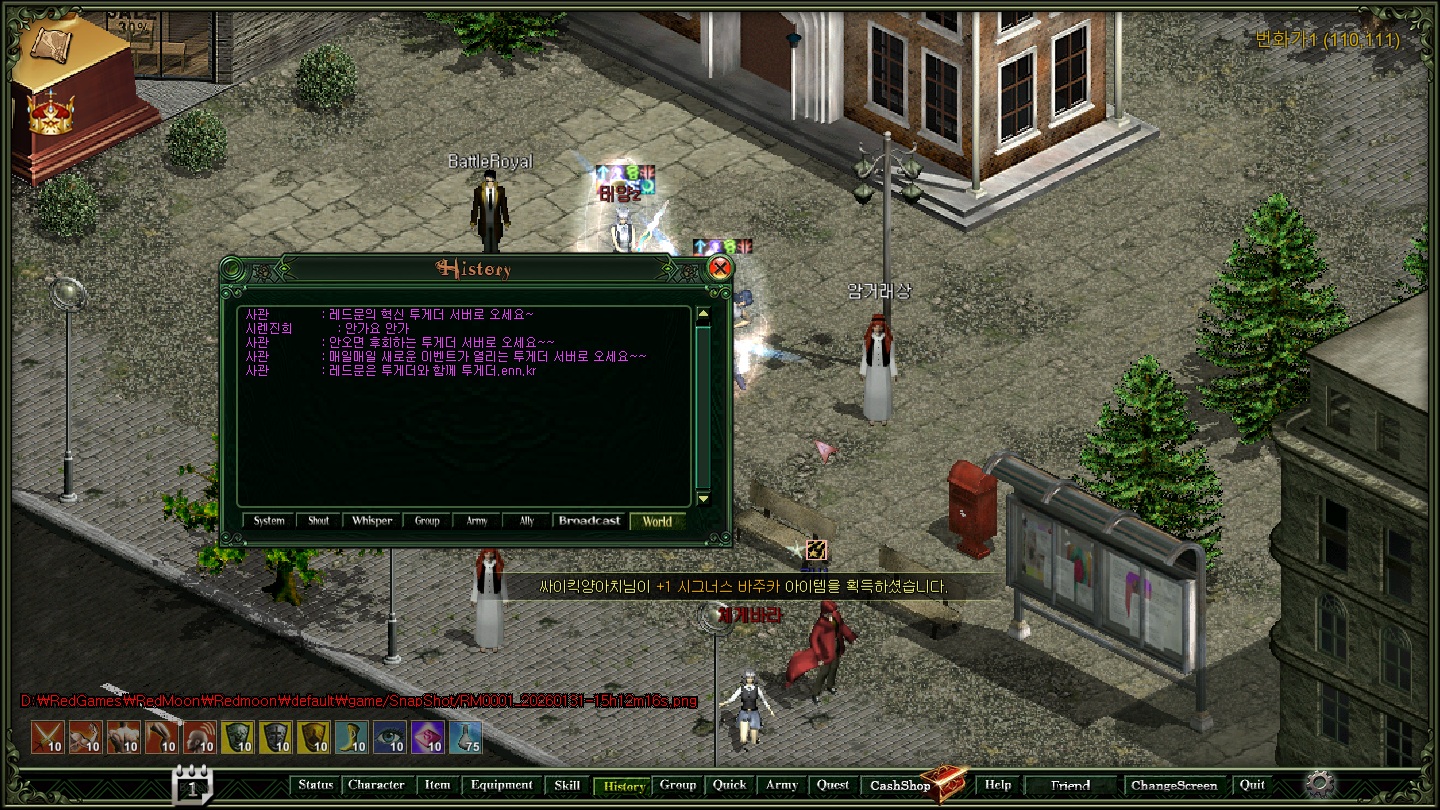Open the Whisper history tab
Image resolution: width=1440 pixels, height=810 pixels.
point(372,521)
